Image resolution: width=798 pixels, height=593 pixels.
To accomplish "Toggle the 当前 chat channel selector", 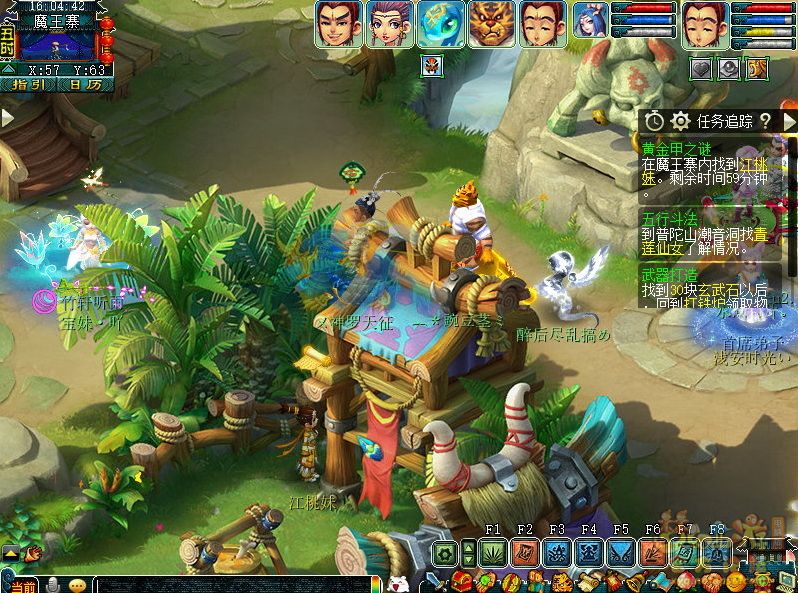I will (22, 585).
